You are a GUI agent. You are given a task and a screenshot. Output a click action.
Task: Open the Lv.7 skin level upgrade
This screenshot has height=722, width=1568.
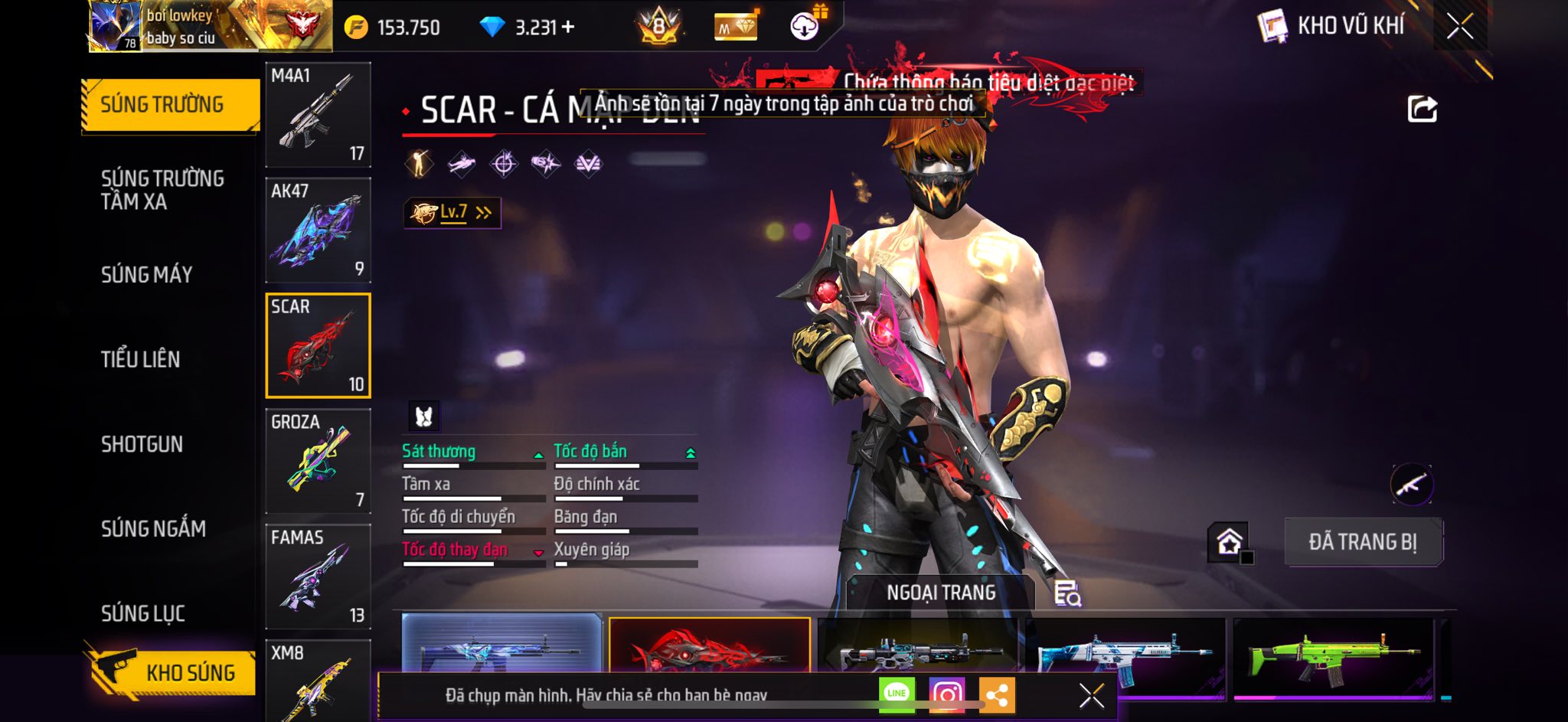pos(452,213)
